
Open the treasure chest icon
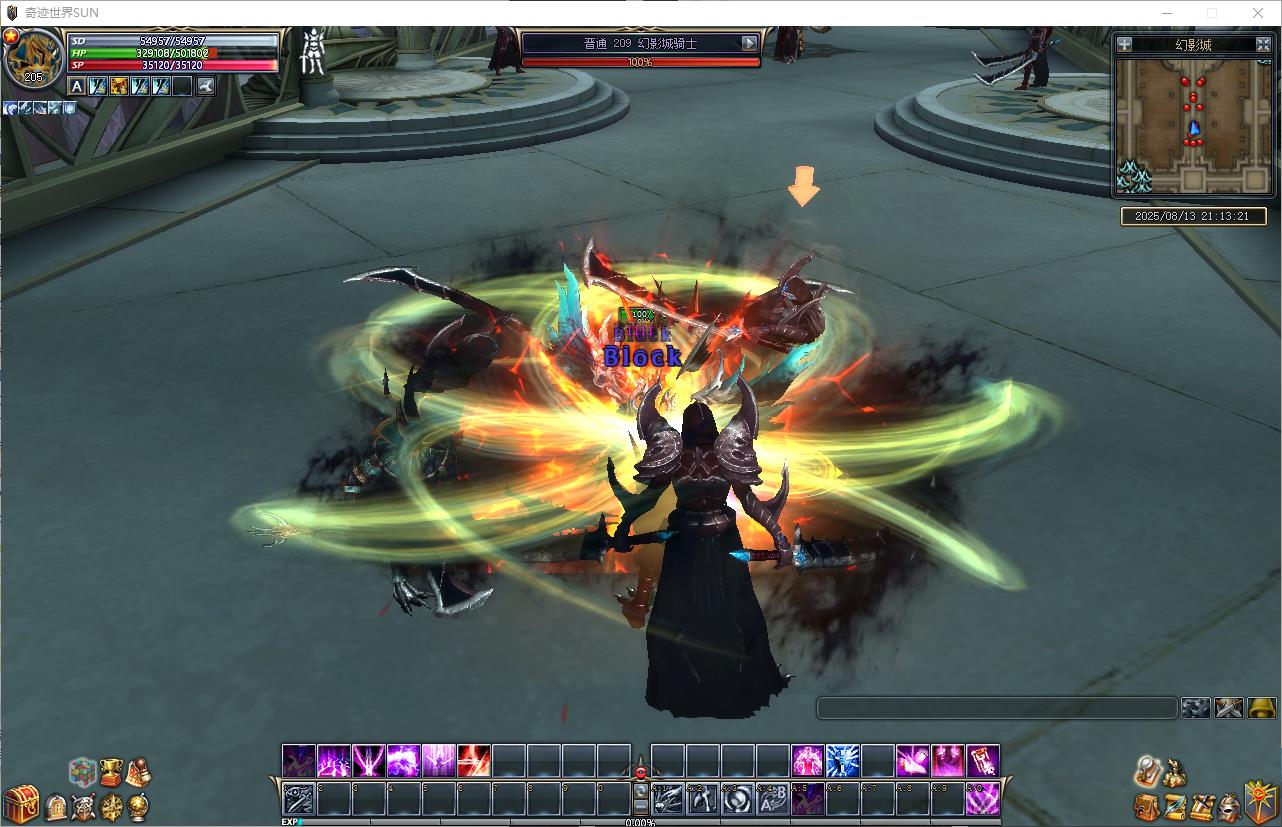pyautogui.click(x=20, y=803)
